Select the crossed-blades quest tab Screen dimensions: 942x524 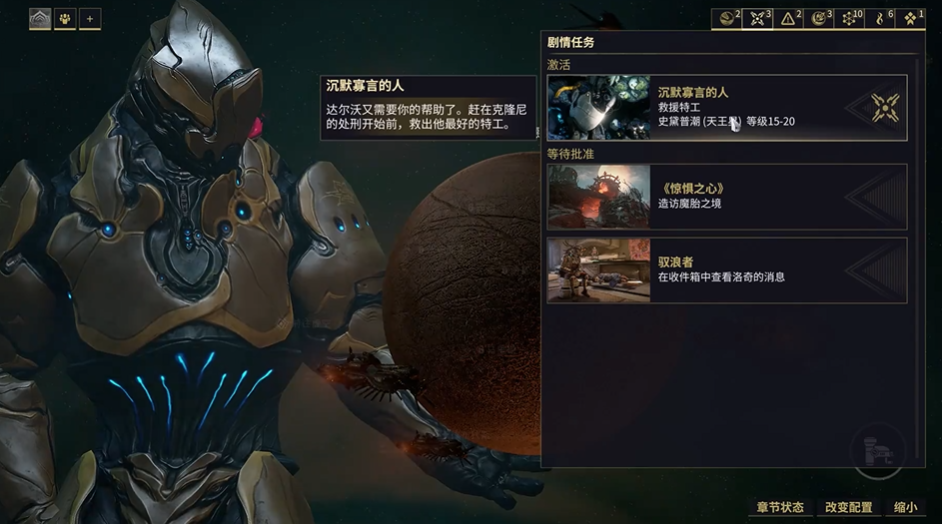(758, 18)
